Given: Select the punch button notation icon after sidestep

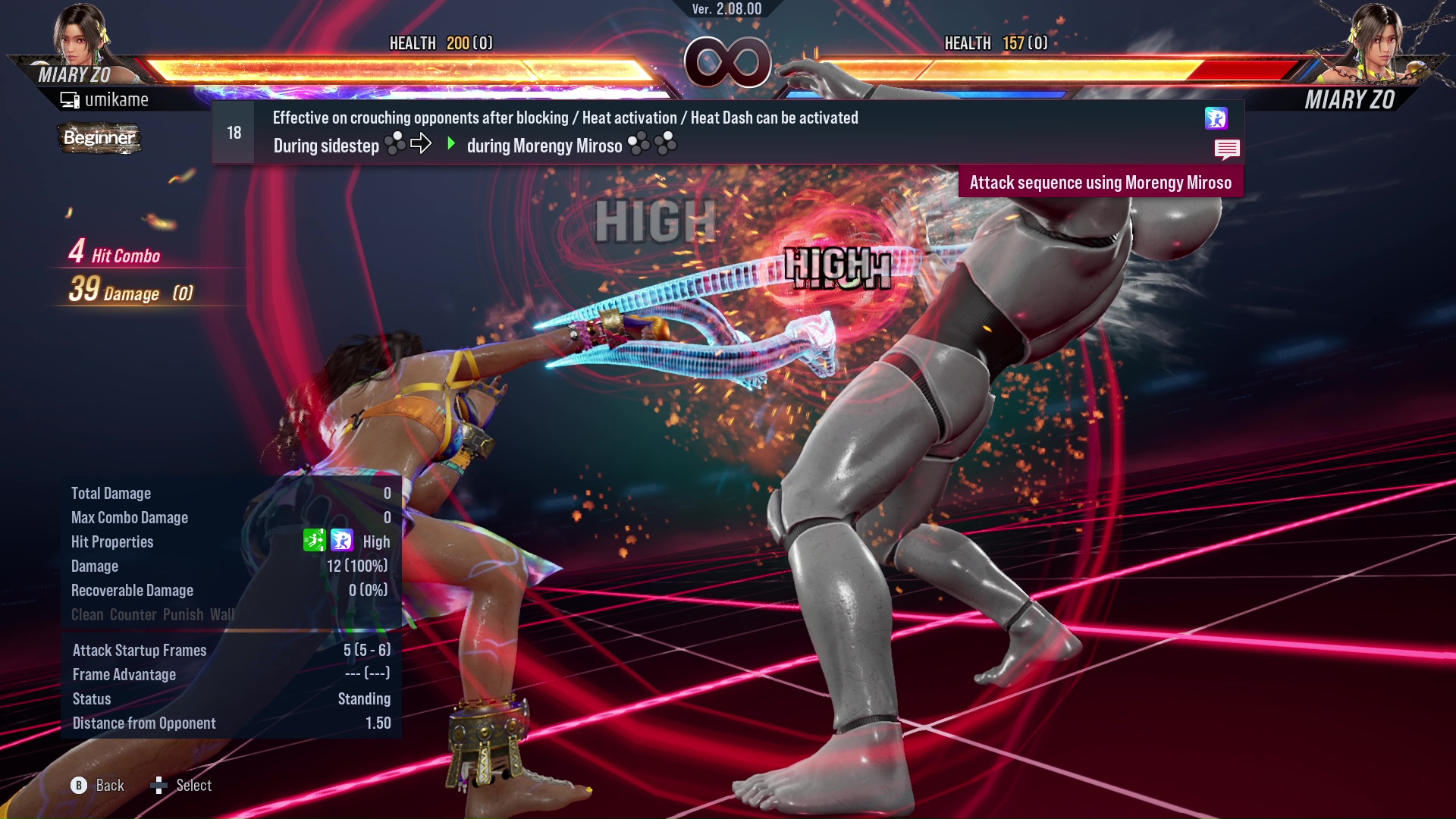Looking at the screenshot, I should tap(395, 143).
